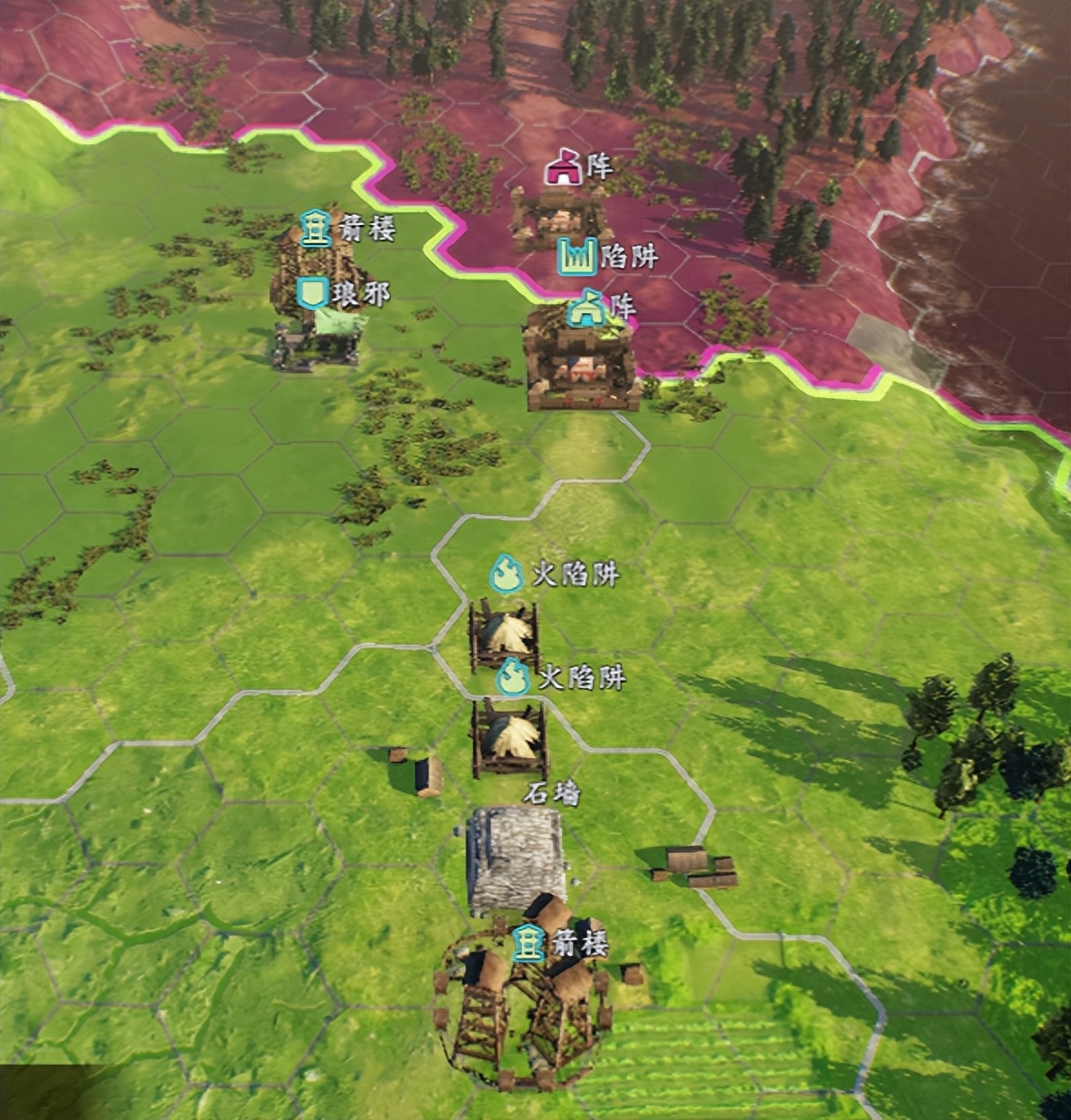This screenshot has height=1120, width=1071.
Task: Select the 琅邪 city shield marker
Action: click(x=313, y=292)
